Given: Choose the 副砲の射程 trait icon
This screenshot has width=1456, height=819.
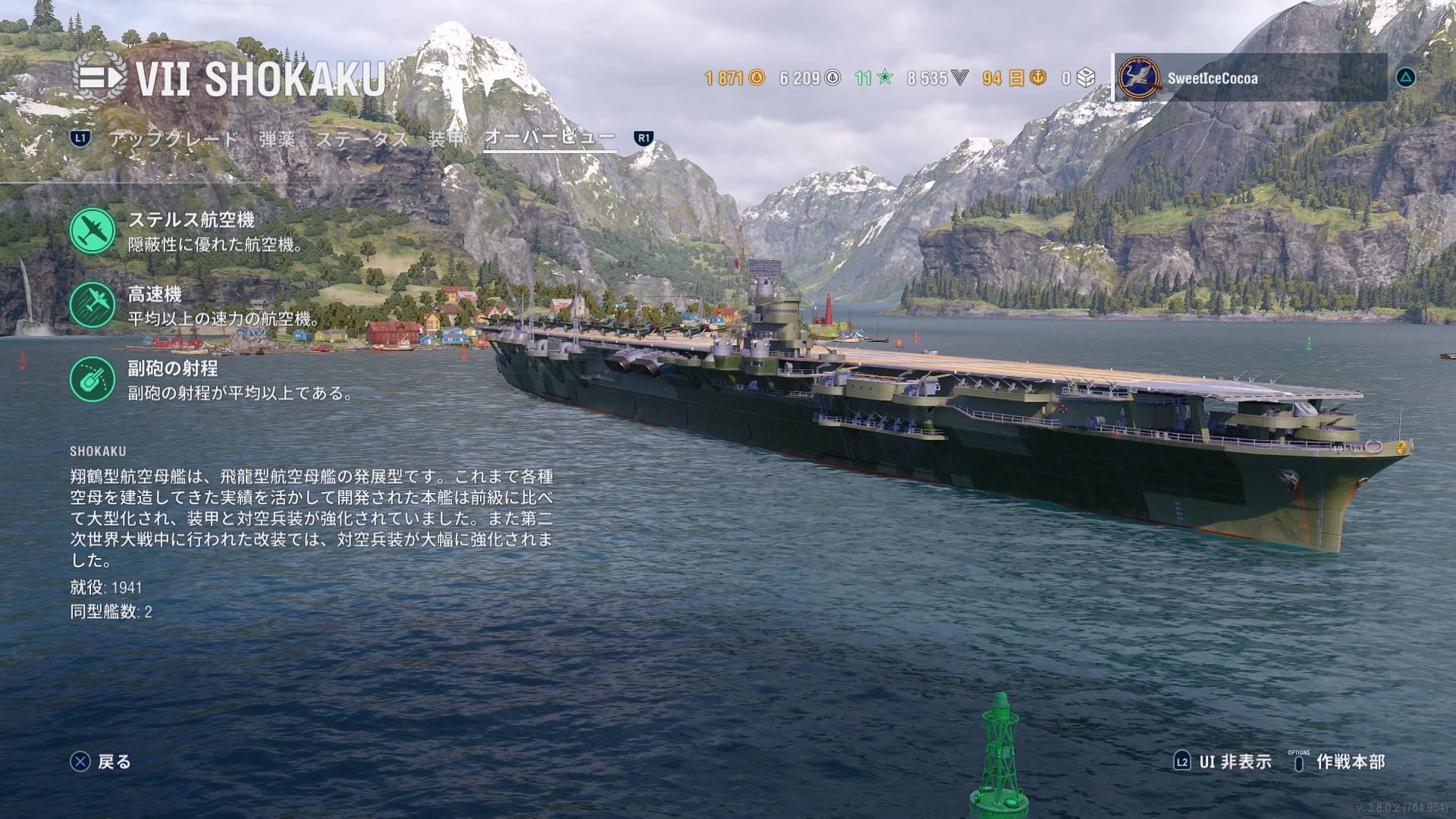Looking at the screenshot, I should (x=93, y=379).
